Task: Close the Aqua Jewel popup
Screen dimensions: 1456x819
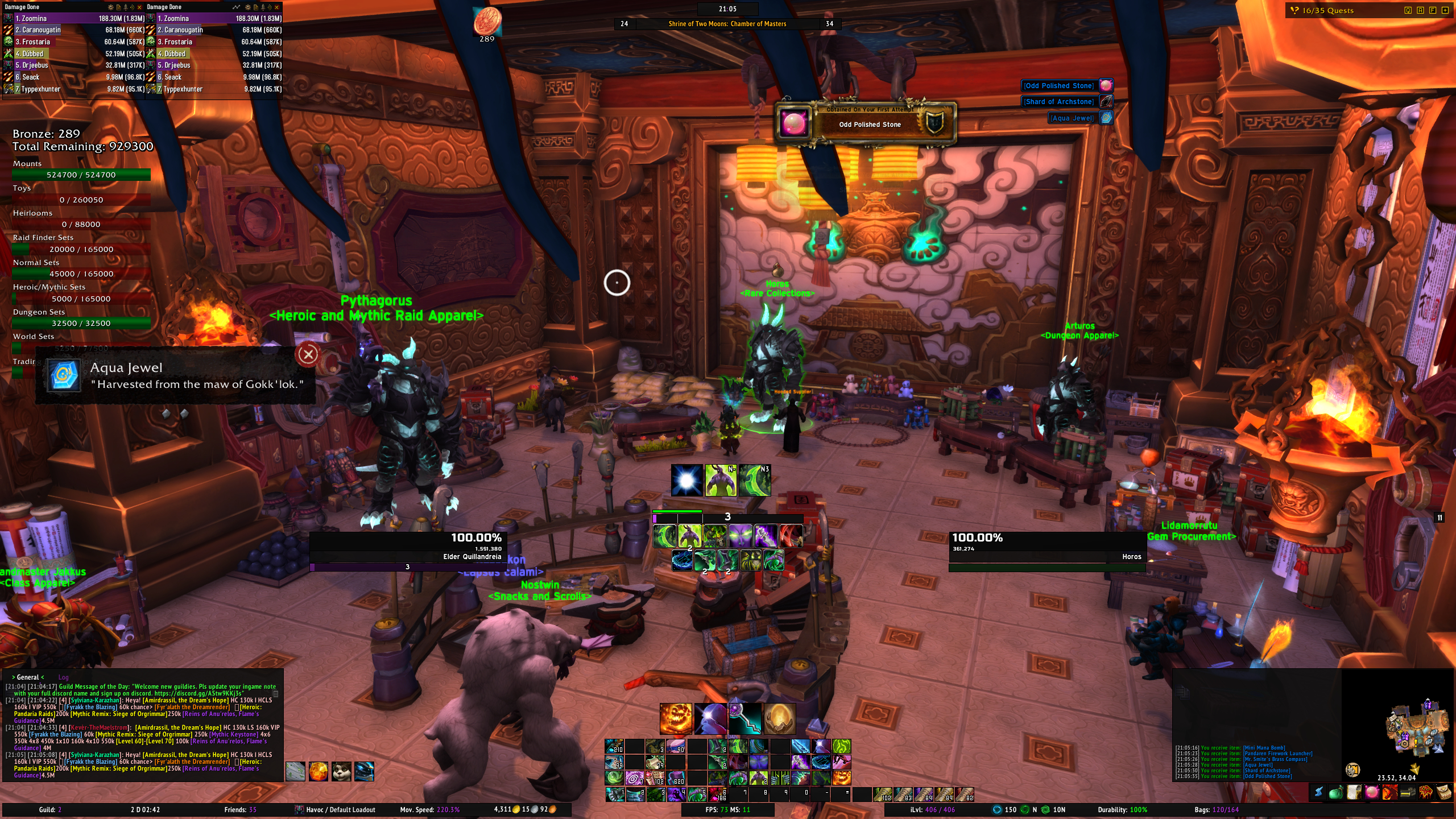Action: (x=308, y=355)
